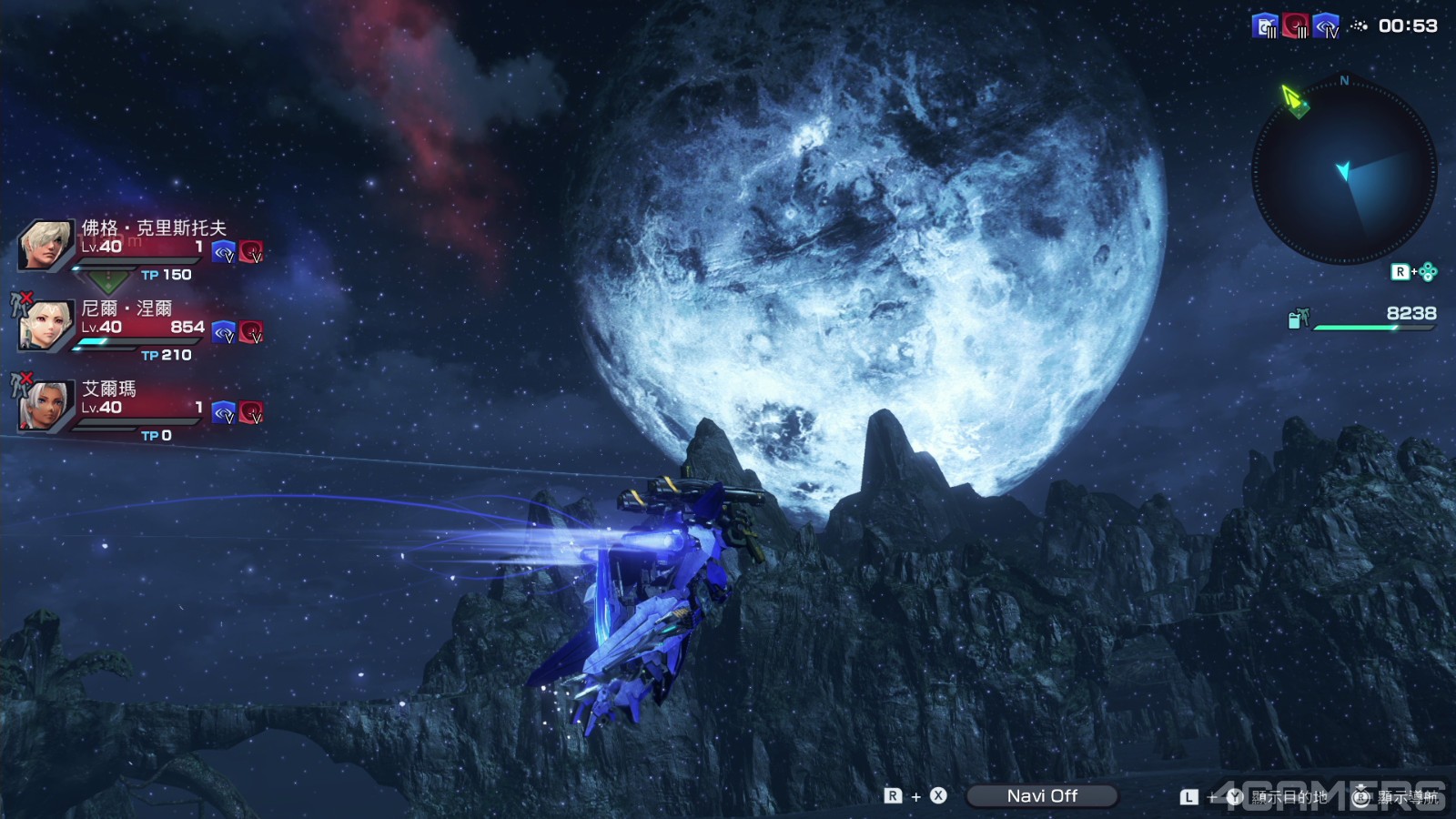Image resolution: width=1456 pixels, height=819 pixels.
Task: Select 艾爾瑪's party portrait
Action: click(45, 406)
